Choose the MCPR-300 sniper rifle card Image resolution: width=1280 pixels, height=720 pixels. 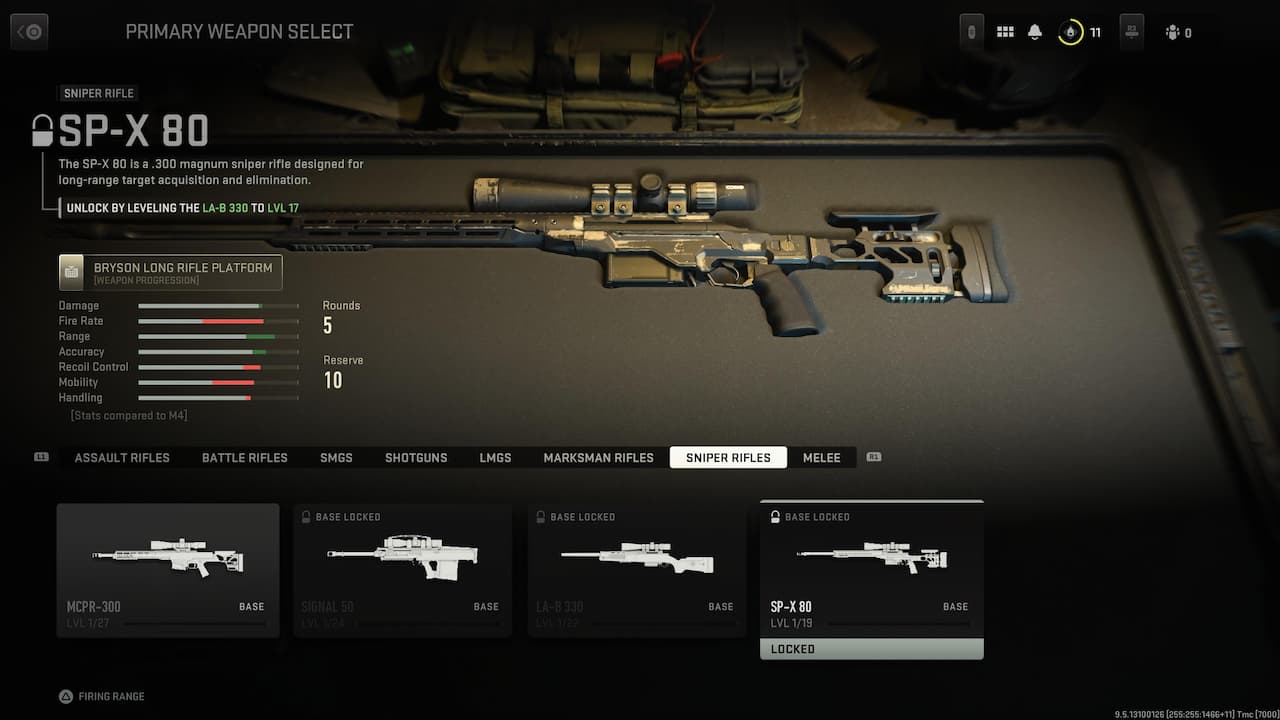(168, 570)
